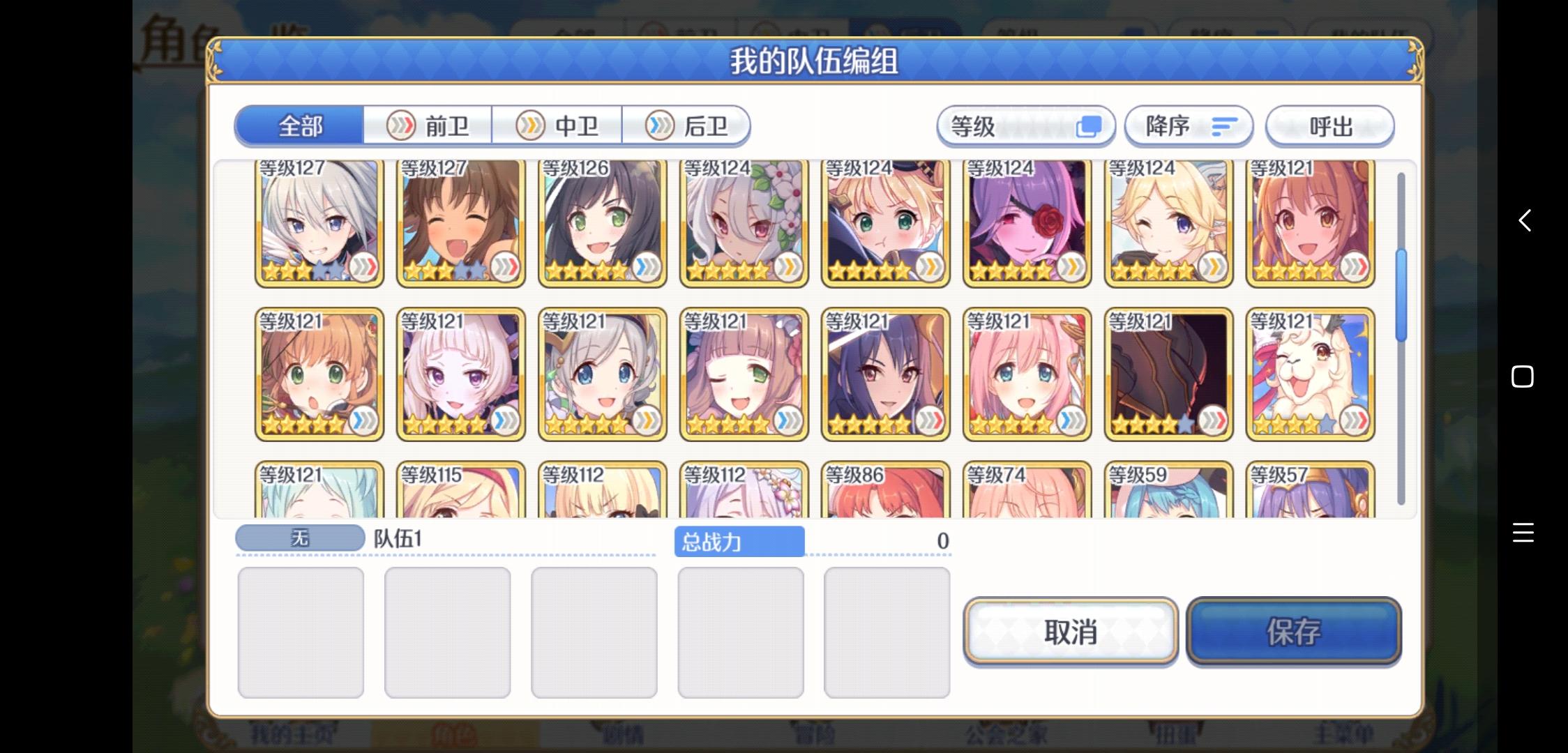The height and width of the screenshot is (753, 1568).
Task: Switch to the 全部 tab
Action: coord(300,125)
